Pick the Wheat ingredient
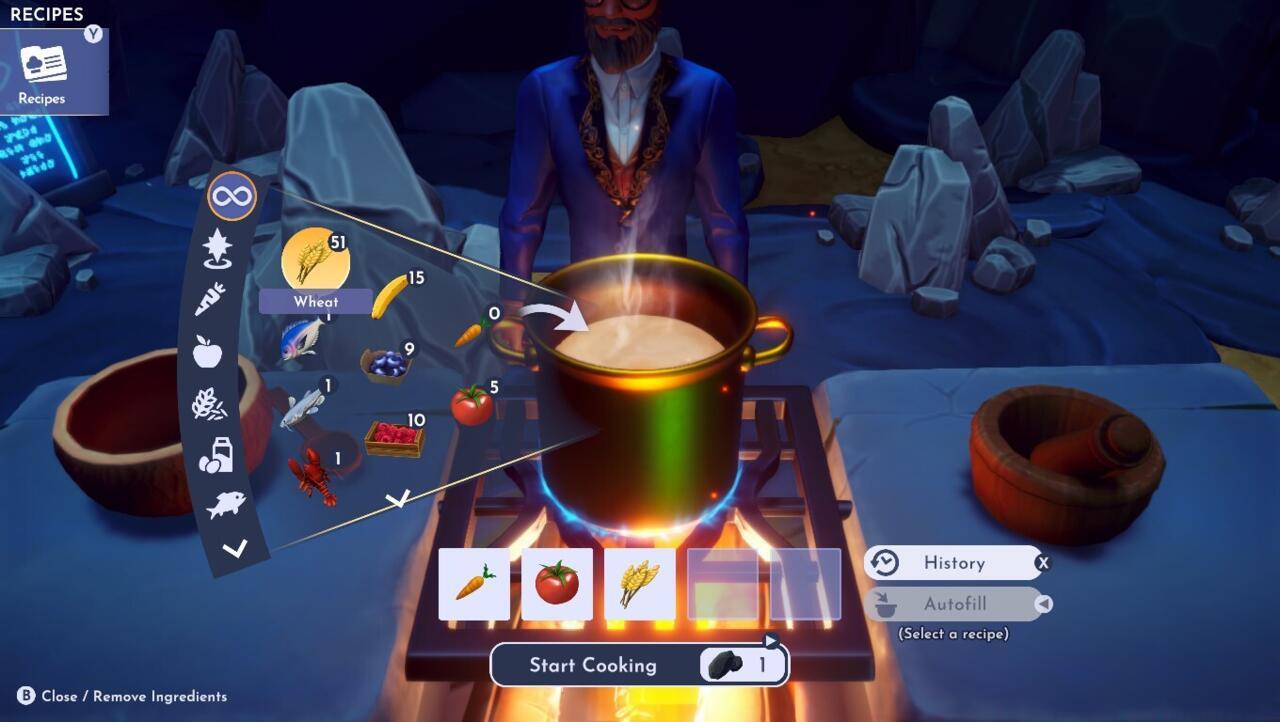1280x722 pixels. [315, 262]
